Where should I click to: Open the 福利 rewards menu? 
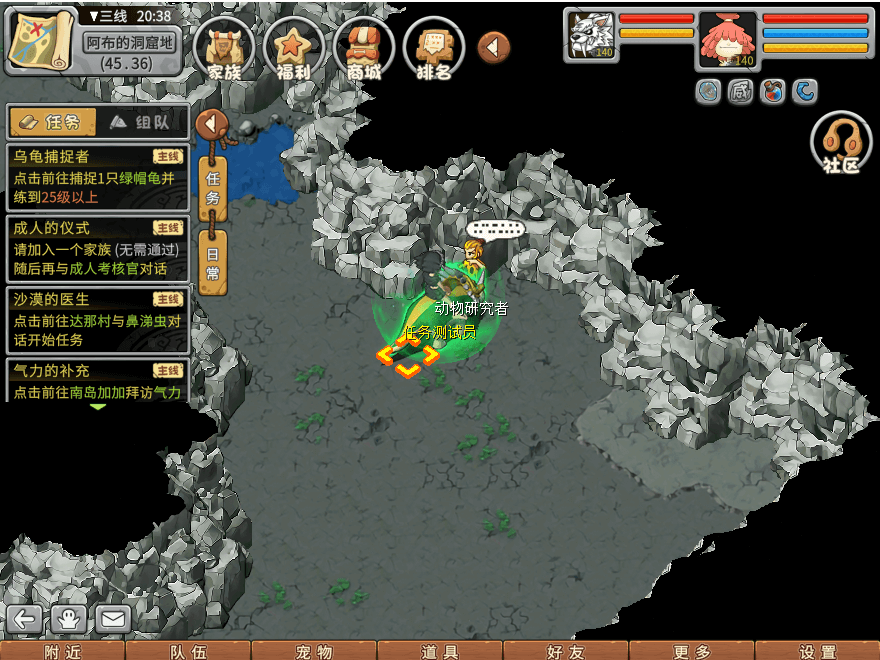pos(293,48)
